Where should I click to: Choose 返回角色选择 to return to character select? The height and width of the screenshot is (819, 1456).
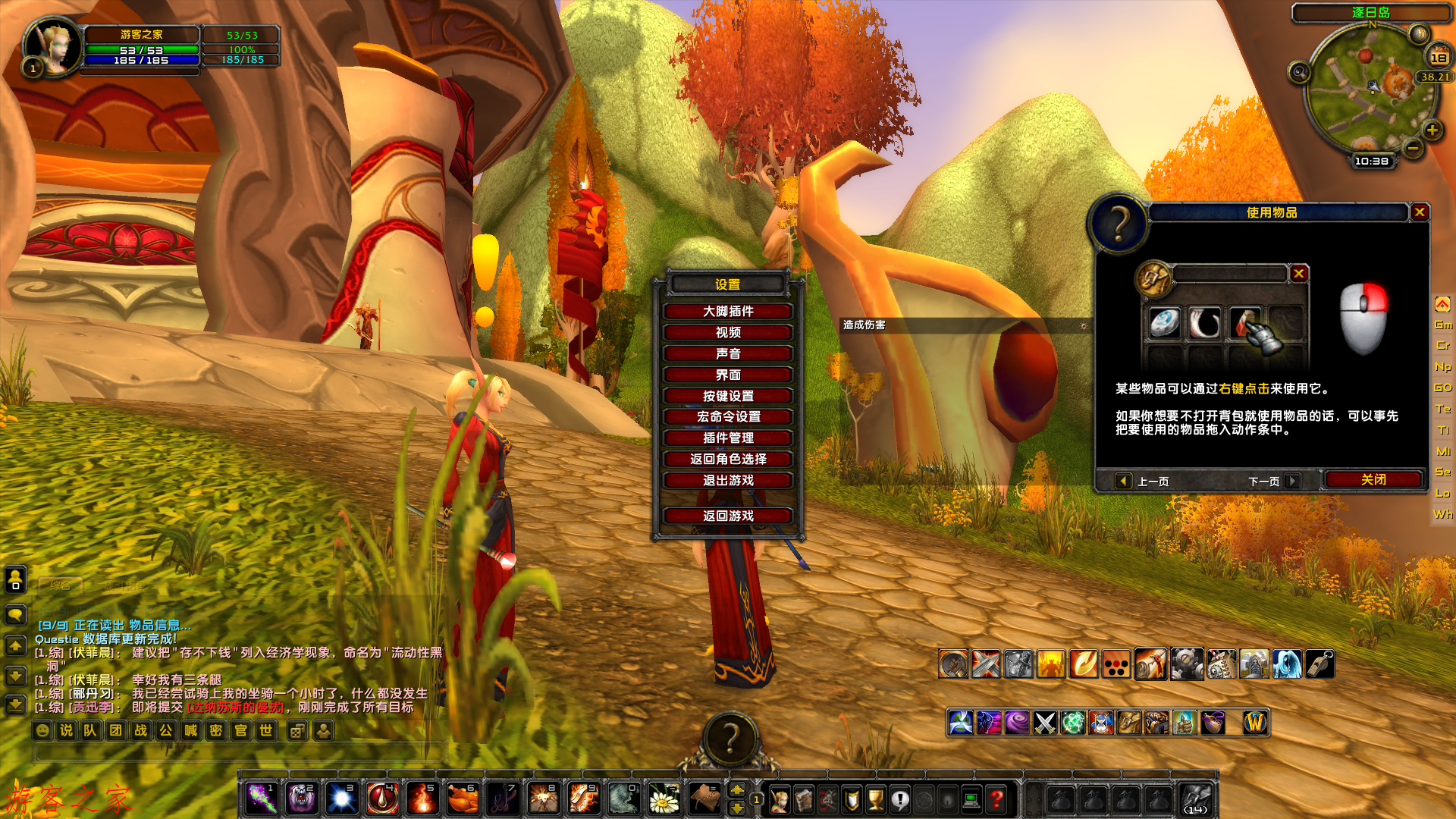point(728,460)
